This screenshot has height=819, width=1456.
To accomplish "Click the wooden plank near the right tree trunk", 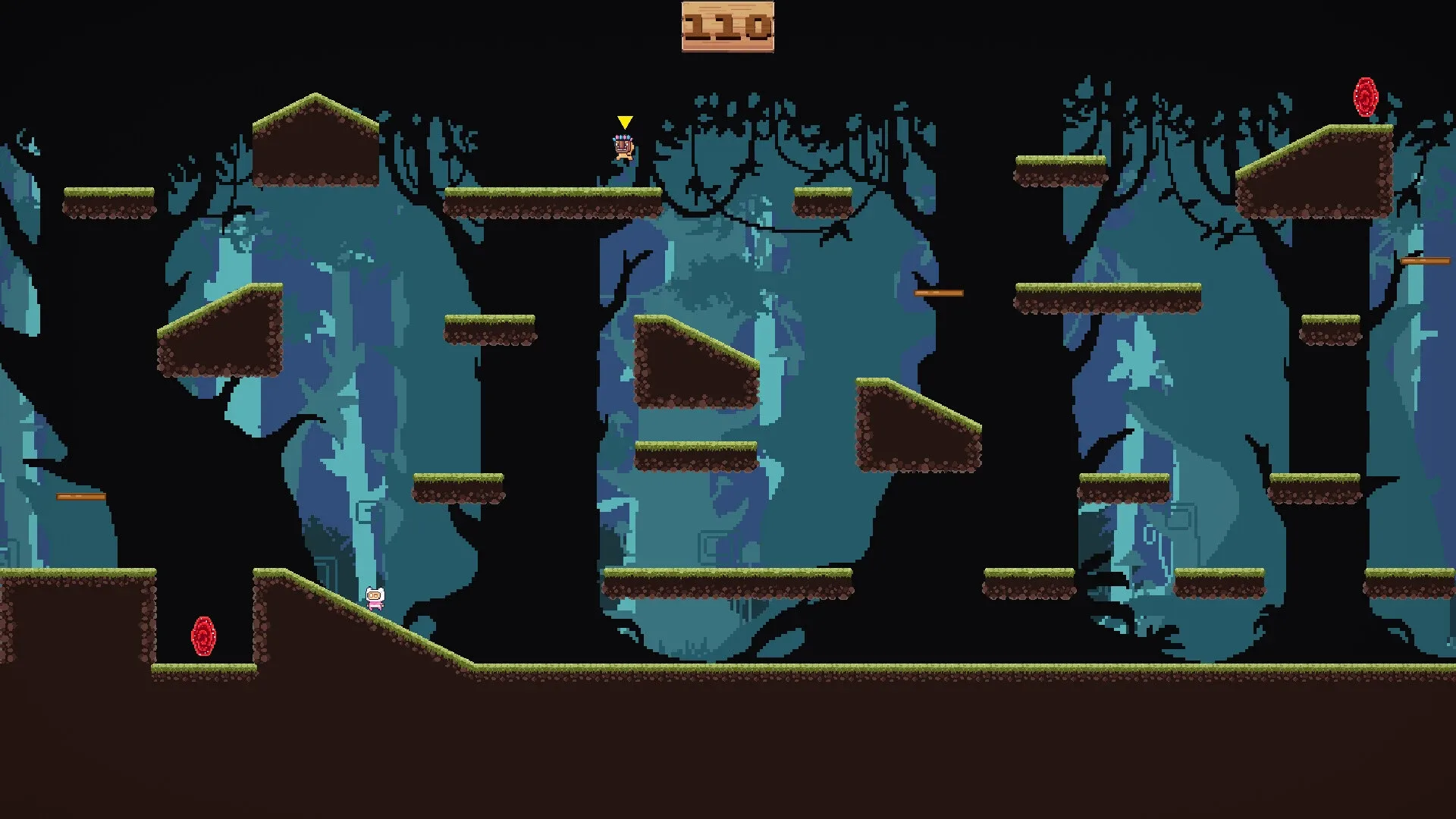I will point(1426,259).
